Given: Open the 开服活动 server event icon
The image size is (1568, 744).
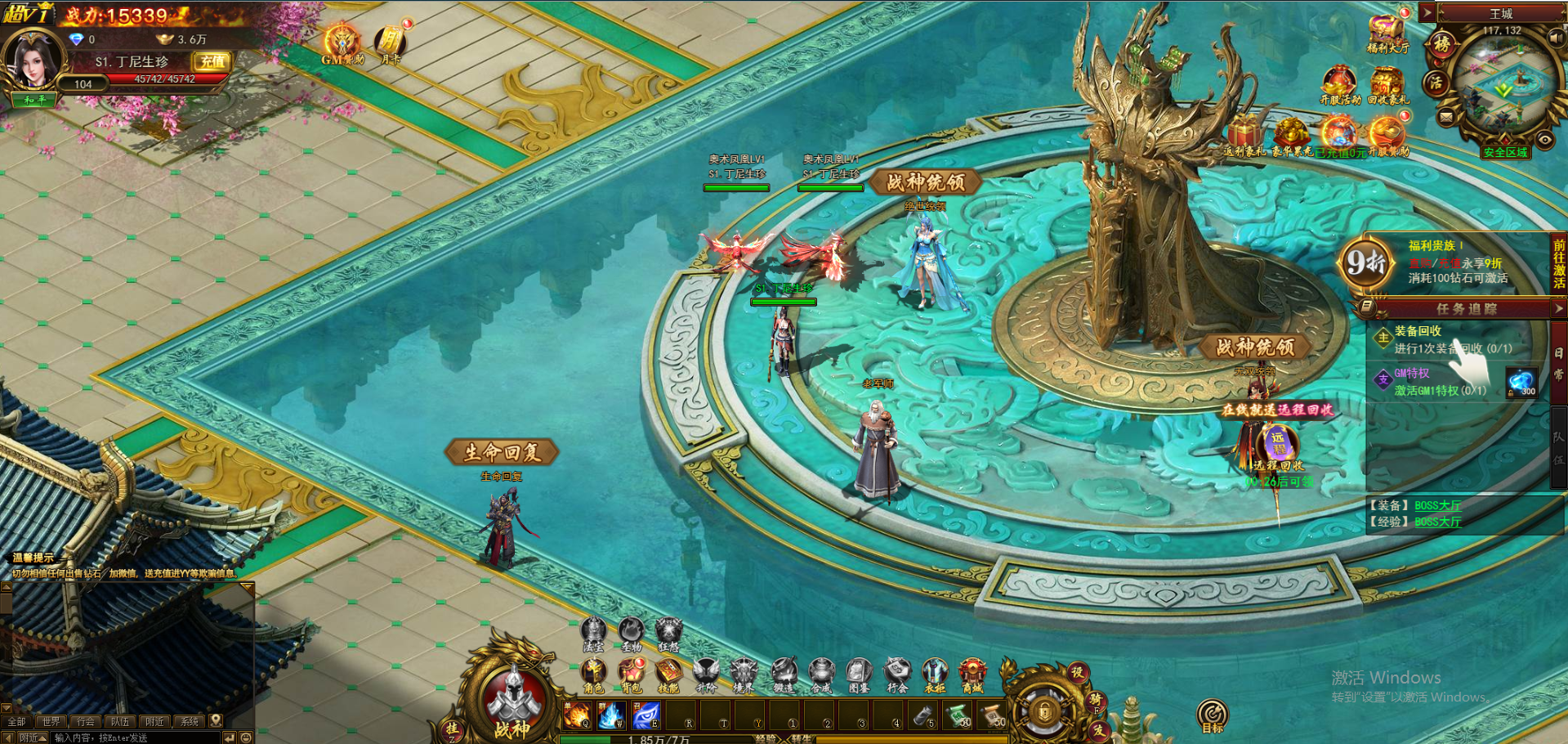Looking at the screenshot, I should pos(1339,84).
